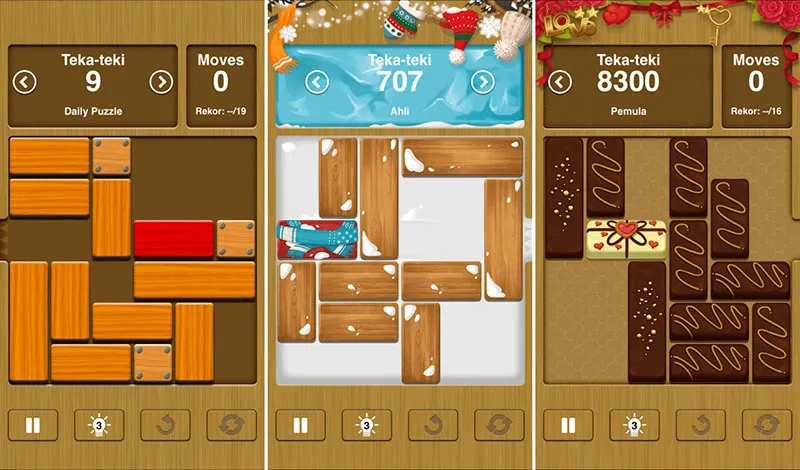Select the white heart chocolate block
Image resolution: width=800 pixels, height=470 pixels.
tap(625, 239)
